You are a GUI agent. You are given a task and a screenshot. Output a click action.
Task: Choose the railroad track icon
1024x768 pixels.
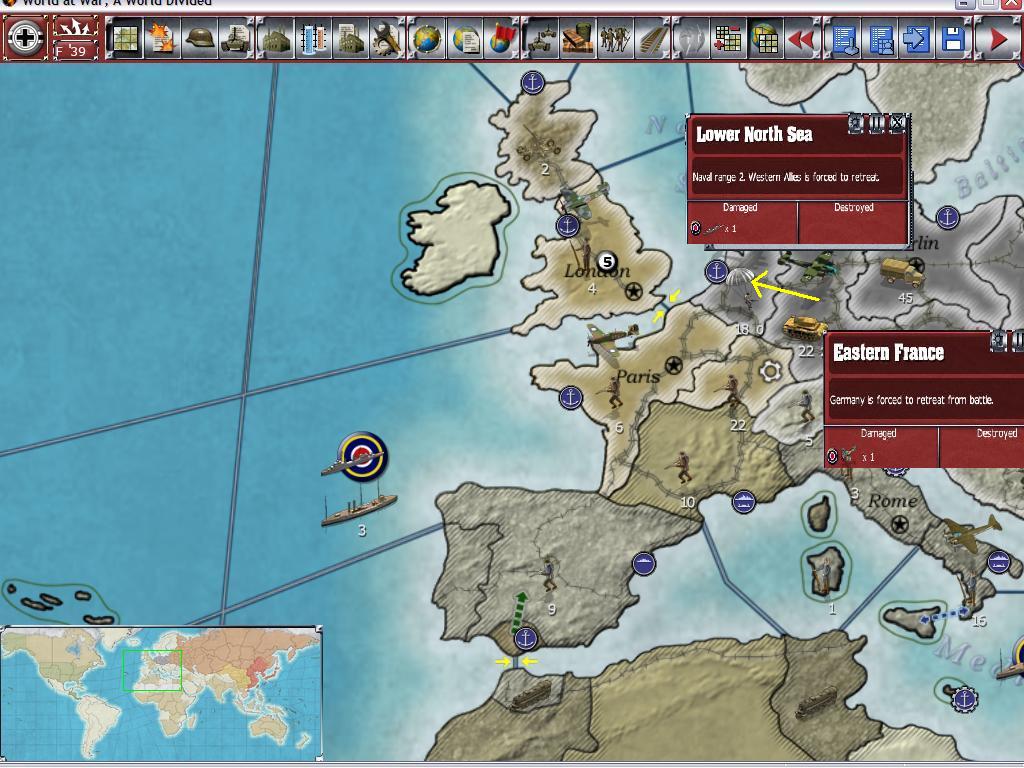[x=653, y=39]
